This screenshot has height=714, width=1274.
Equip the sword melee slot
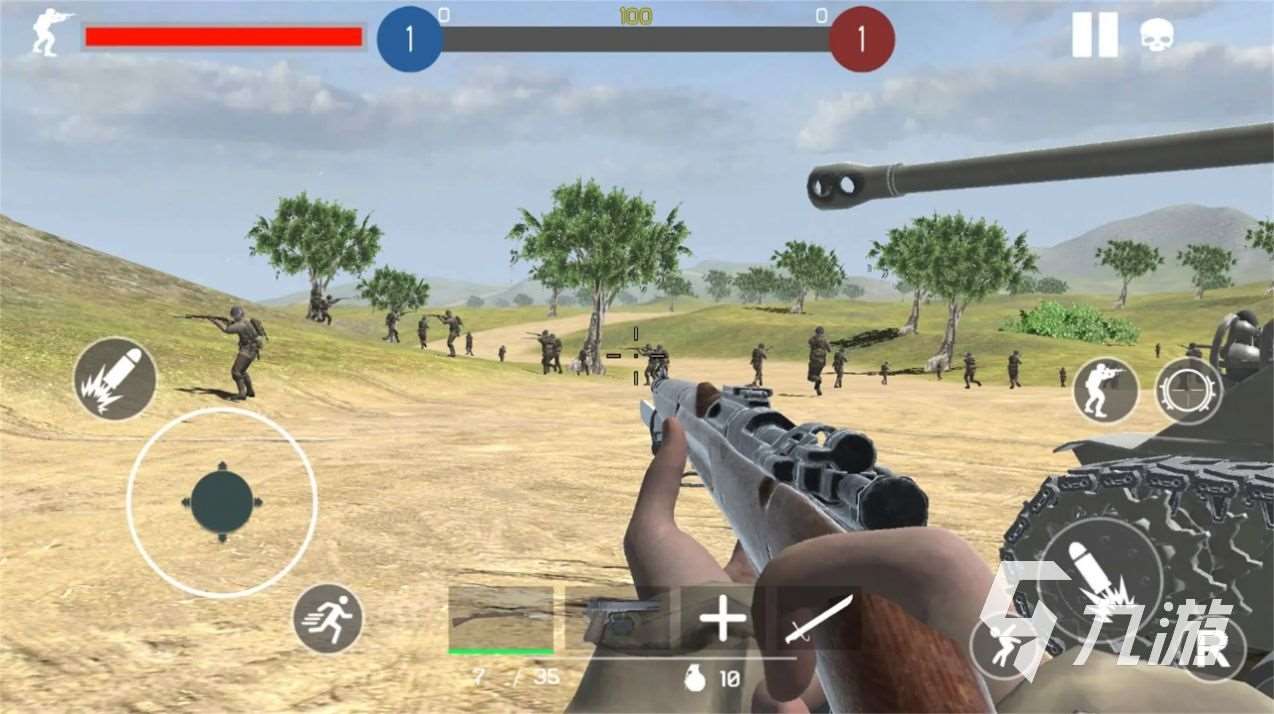pos(818,620)
